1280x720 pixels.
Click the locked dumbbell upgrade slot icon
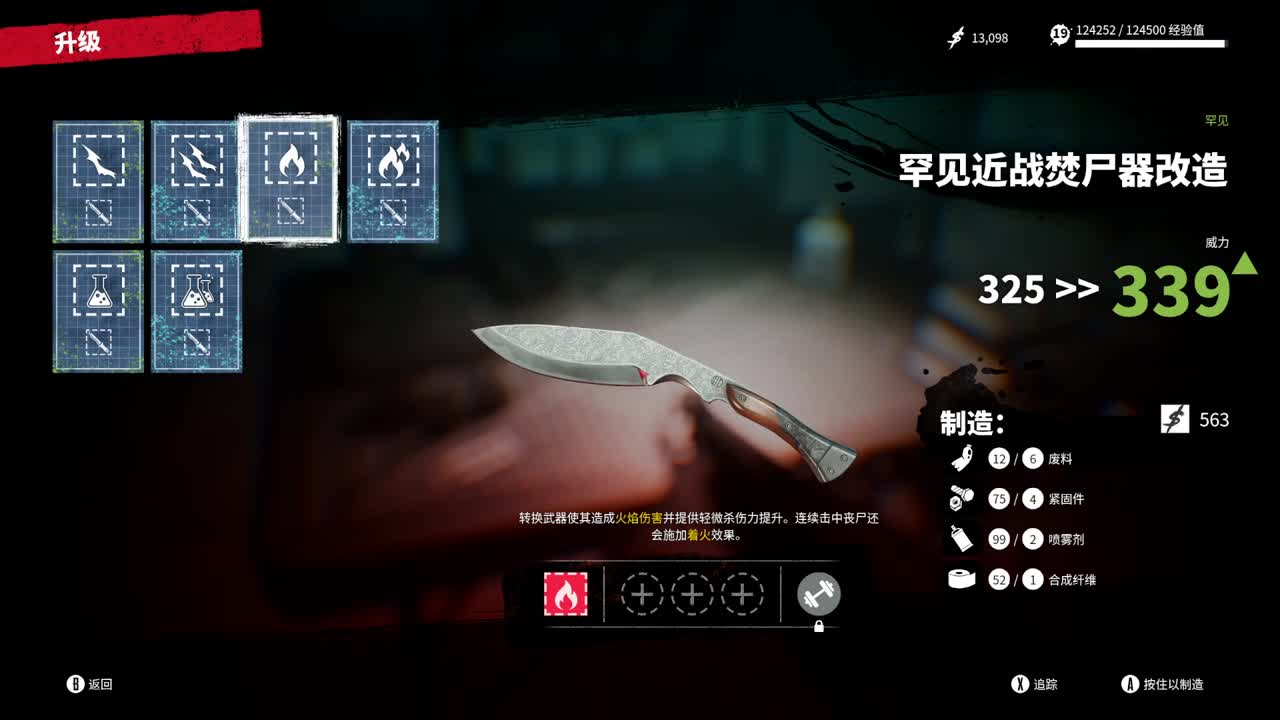(817, 593)
